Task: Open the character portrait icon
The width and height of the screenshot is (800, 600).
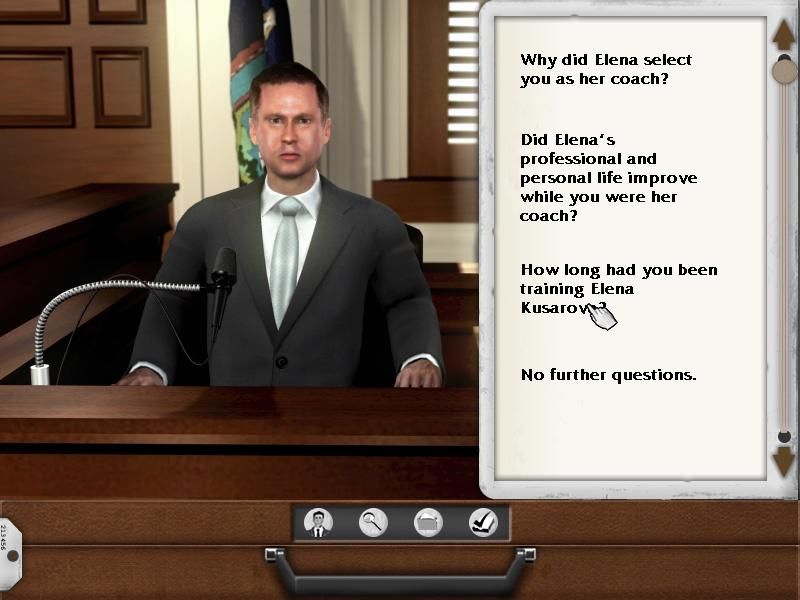Action: 318,522
